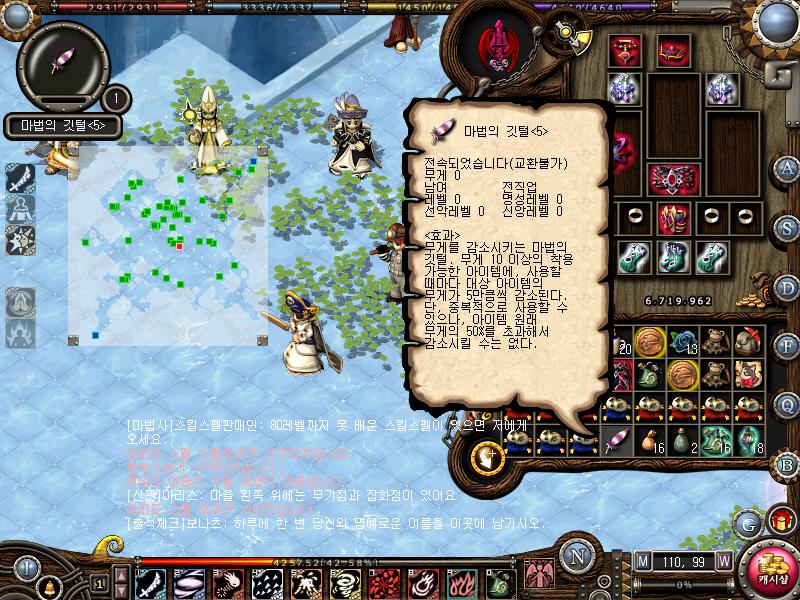Toggle the W button beside the coordinates

(722, 560)
